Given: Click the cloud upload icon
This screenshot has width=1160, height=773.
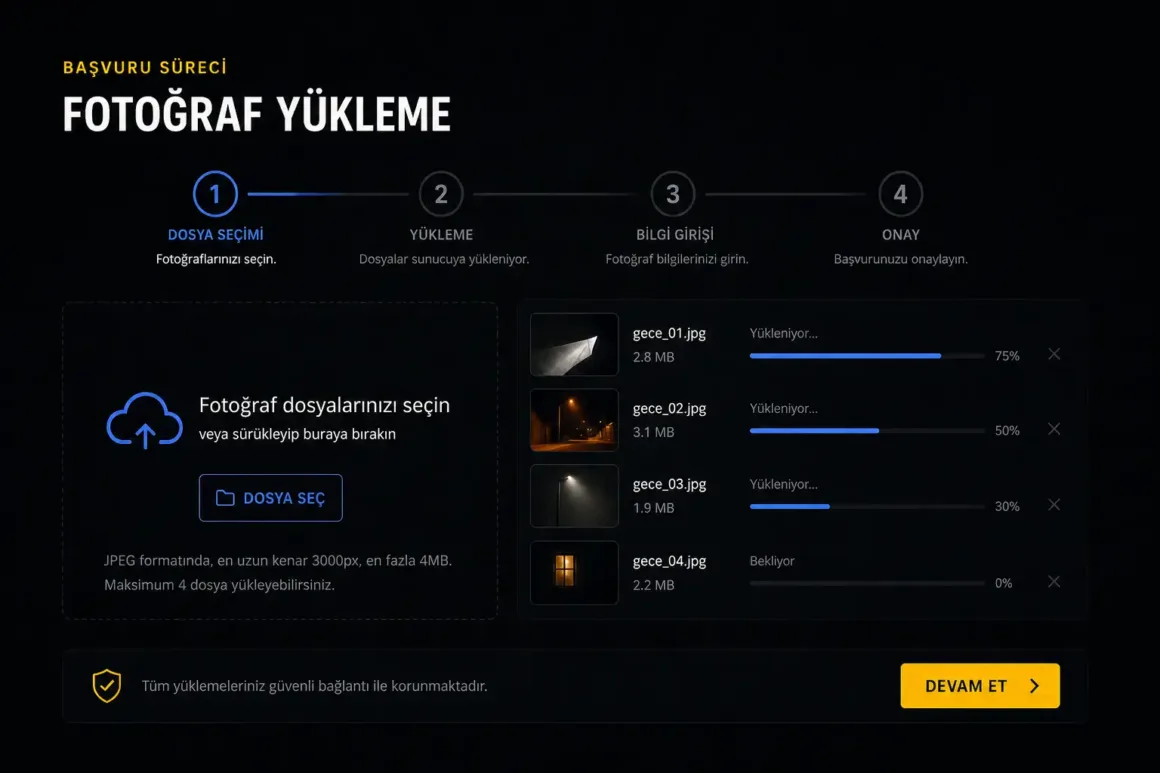Looking at the screenshot, I should click(145, 419).
